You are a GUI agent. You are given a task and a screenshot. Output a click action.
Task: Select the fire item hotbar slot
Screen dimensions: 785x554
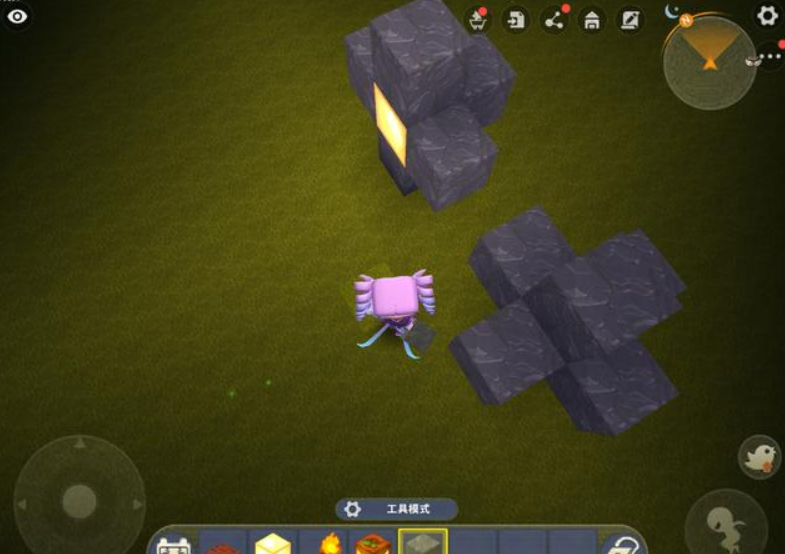pos(328,544)
